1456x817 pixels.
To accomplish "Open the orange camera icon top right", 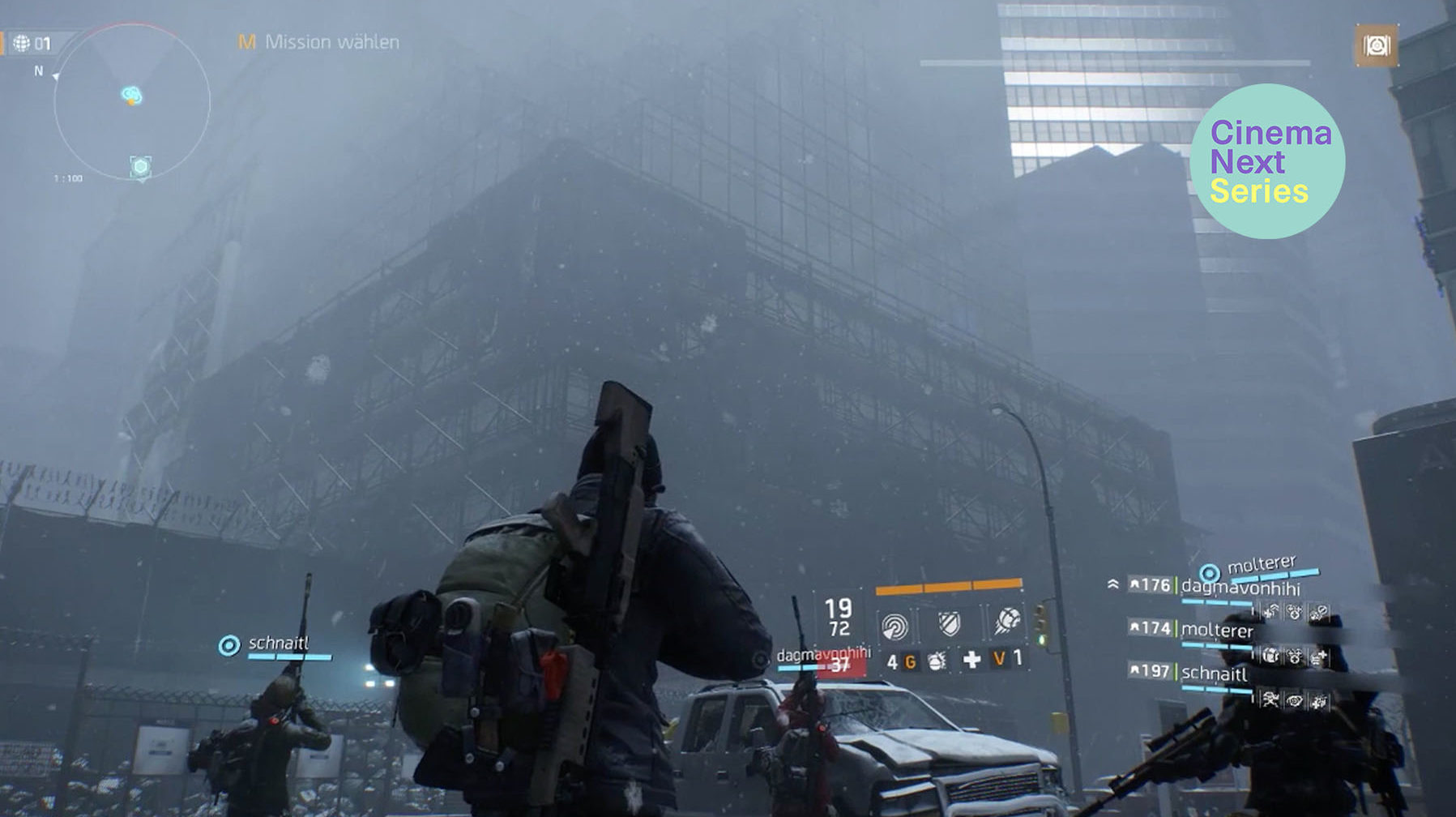I will coord(1376,45).
